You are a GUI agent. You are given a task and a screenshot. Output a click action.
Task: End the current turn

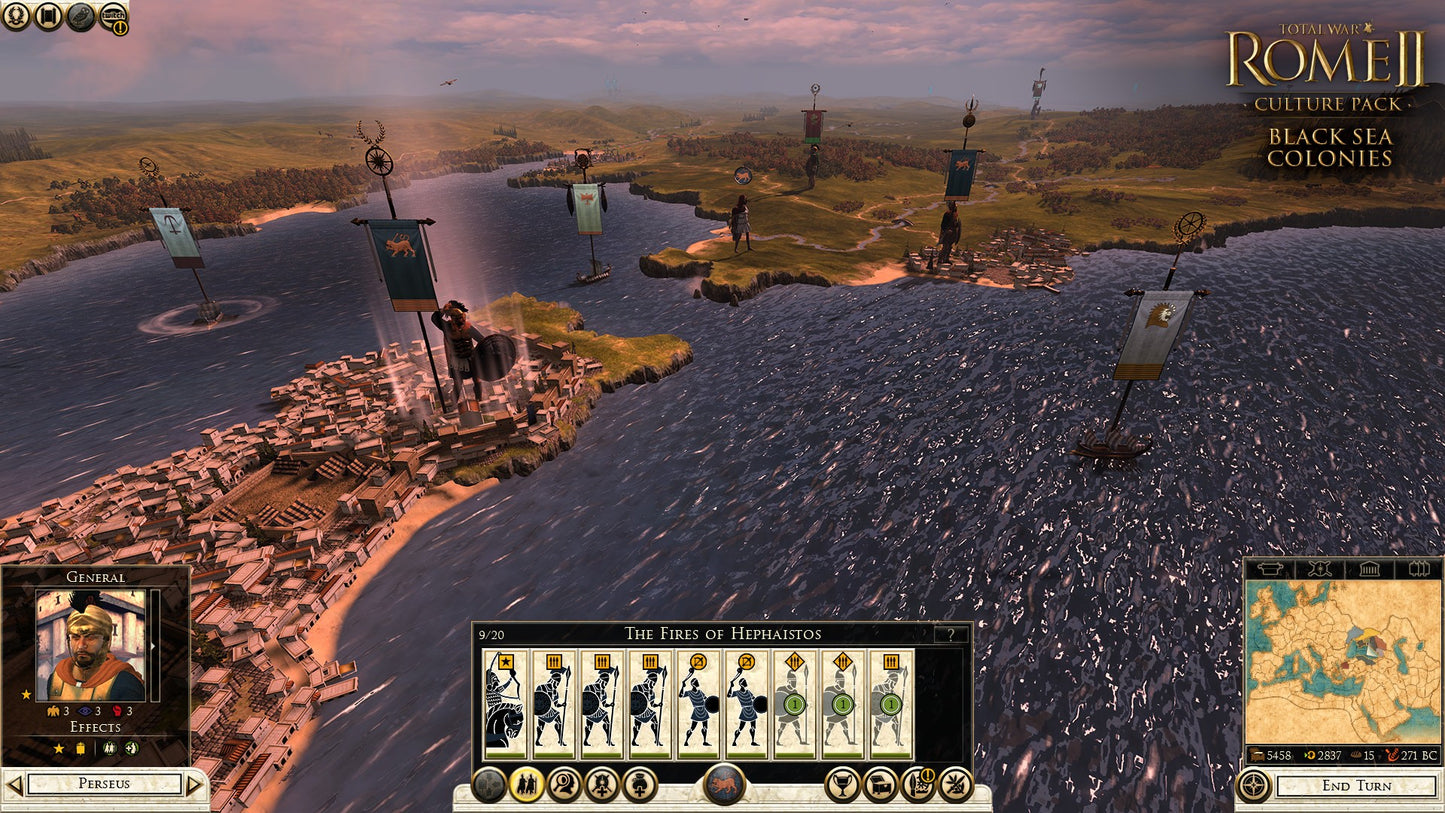1356,785
